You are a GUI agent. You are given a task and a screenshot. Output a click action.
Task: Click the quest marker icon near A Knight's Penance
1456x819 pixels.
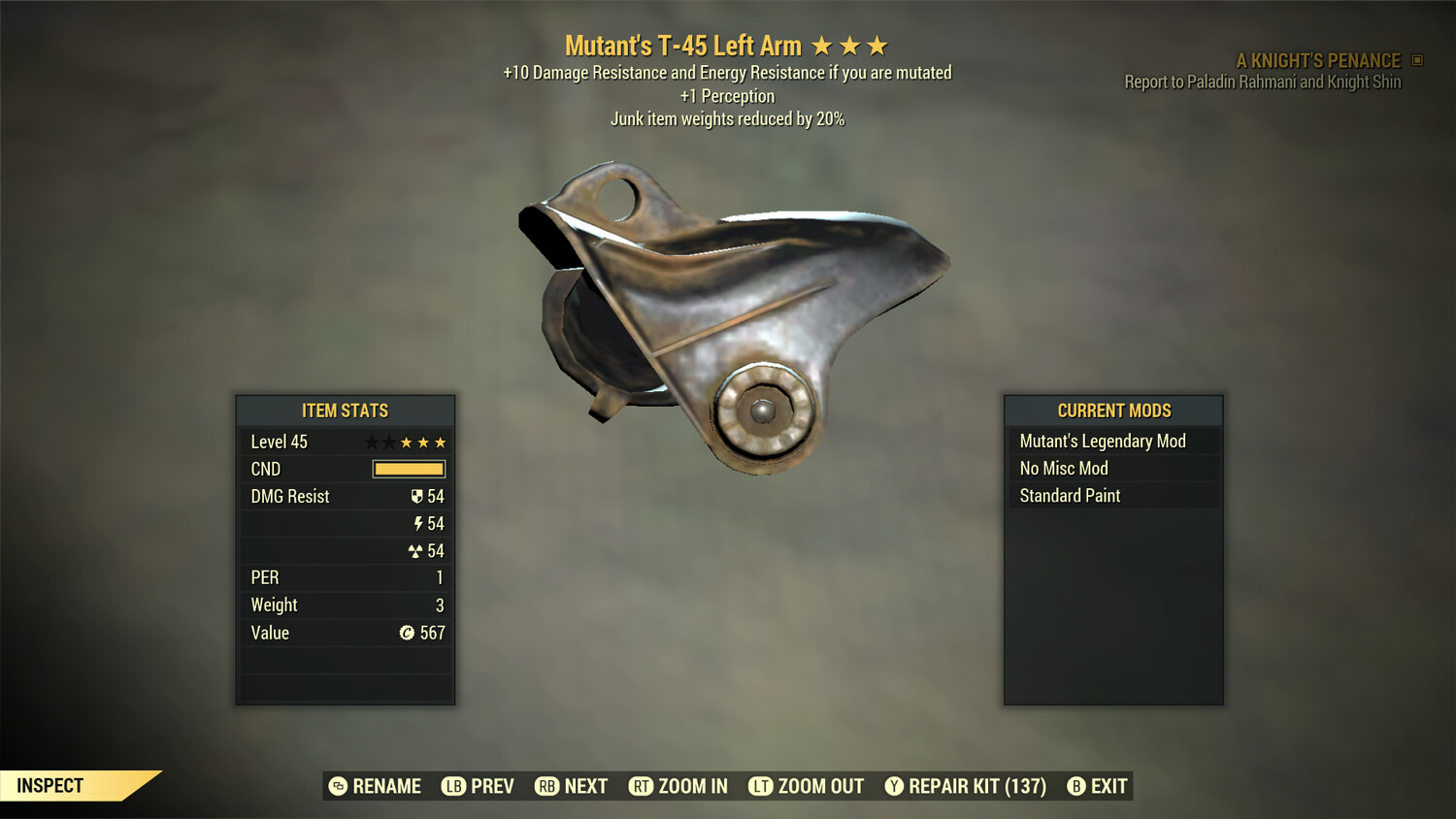pos(1415,59)
